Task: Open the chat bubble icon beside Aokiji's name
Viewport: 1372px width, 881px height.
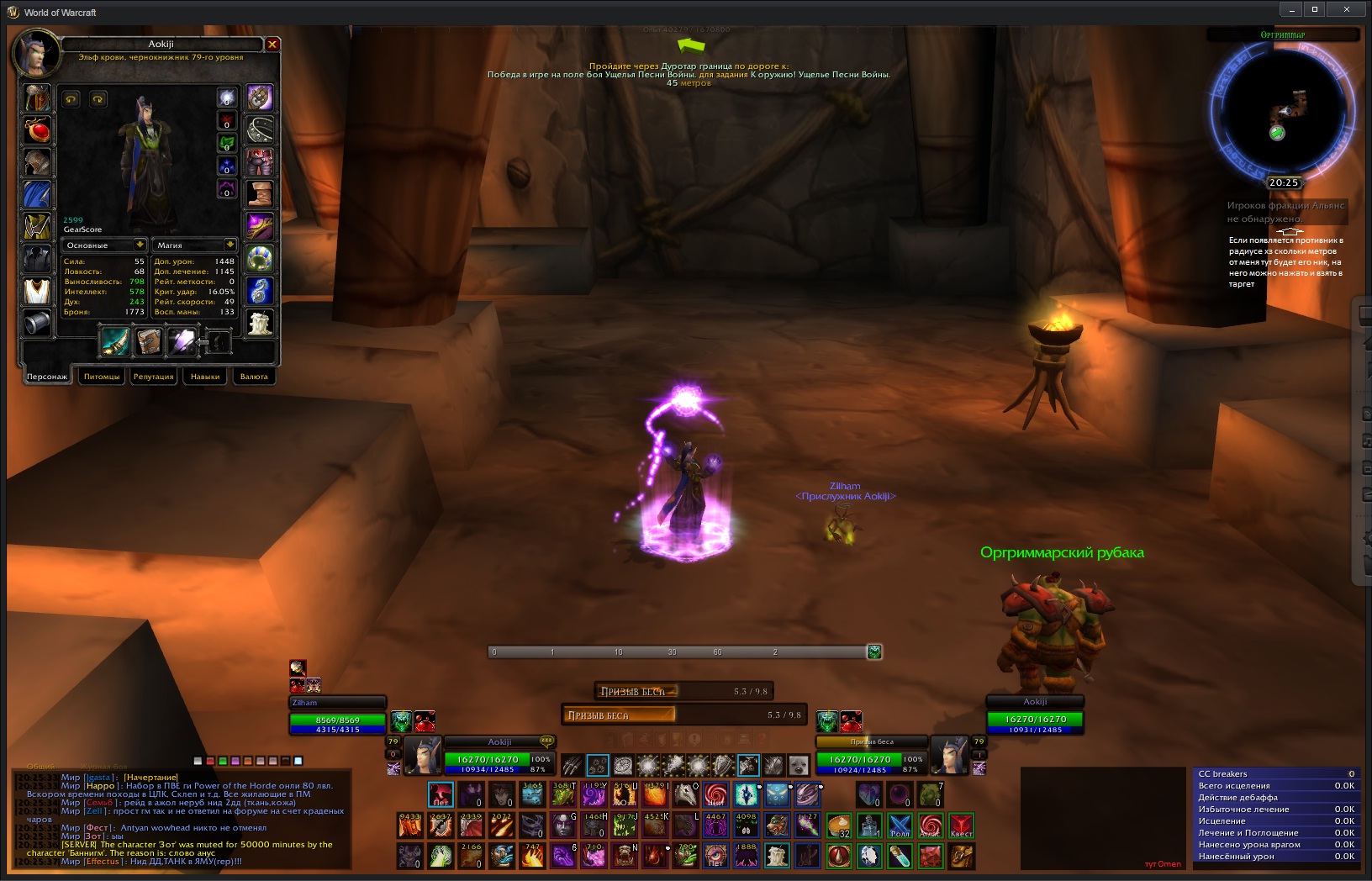Action: pos(546,741)
